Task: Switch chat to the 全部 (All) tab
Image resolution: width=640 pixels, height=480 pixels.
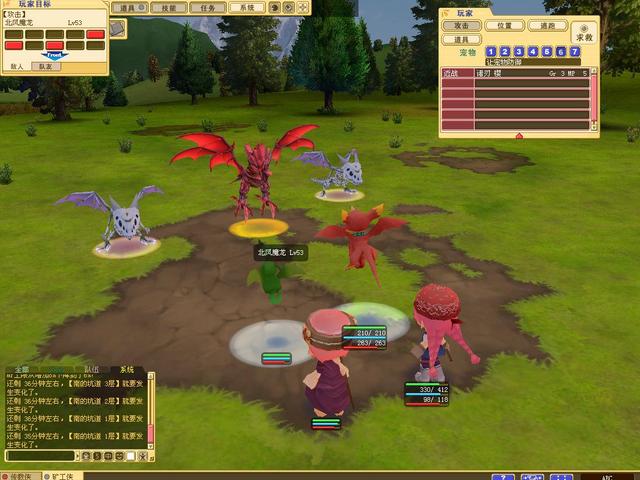Action: click(x=22, y=369)
